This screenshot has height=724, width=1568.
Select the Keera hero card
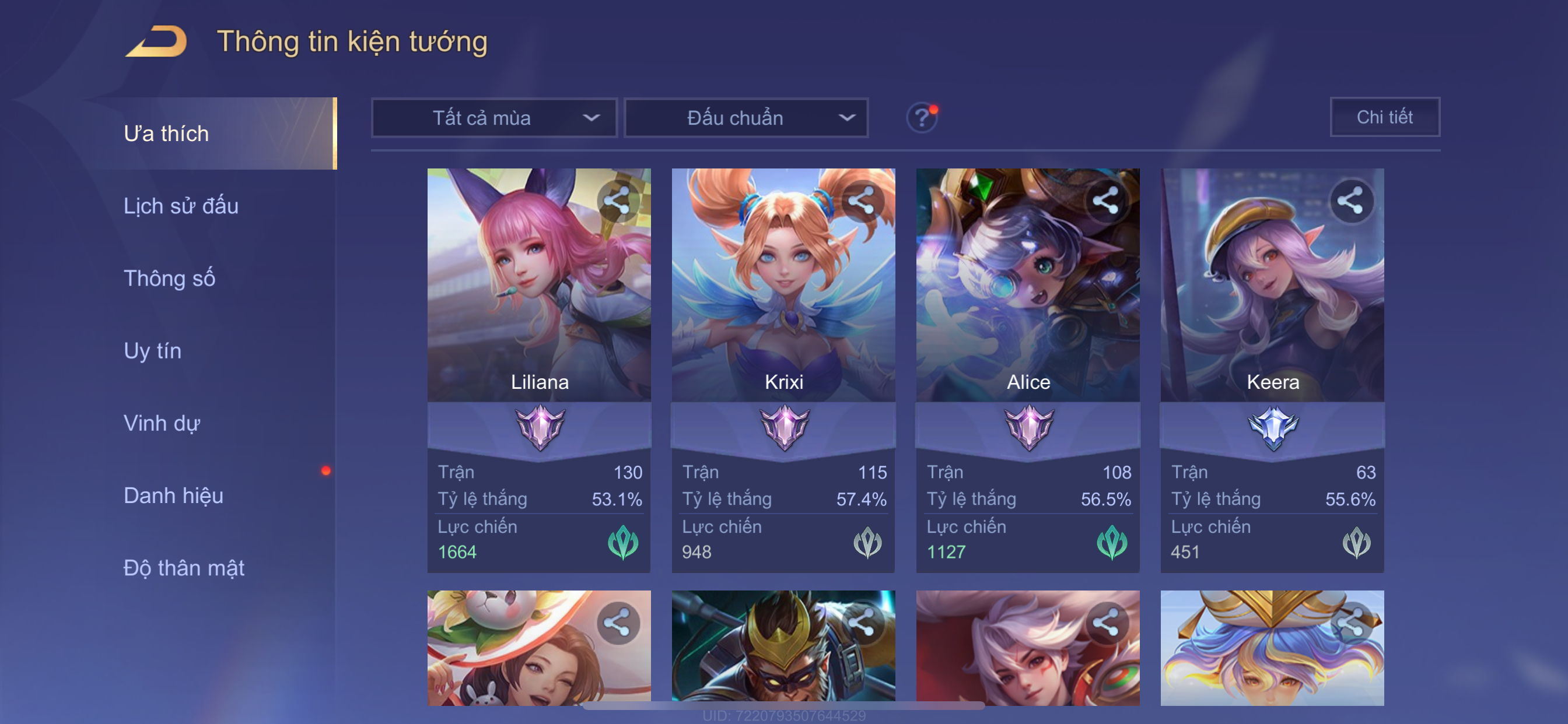[x=1272, y=304]
